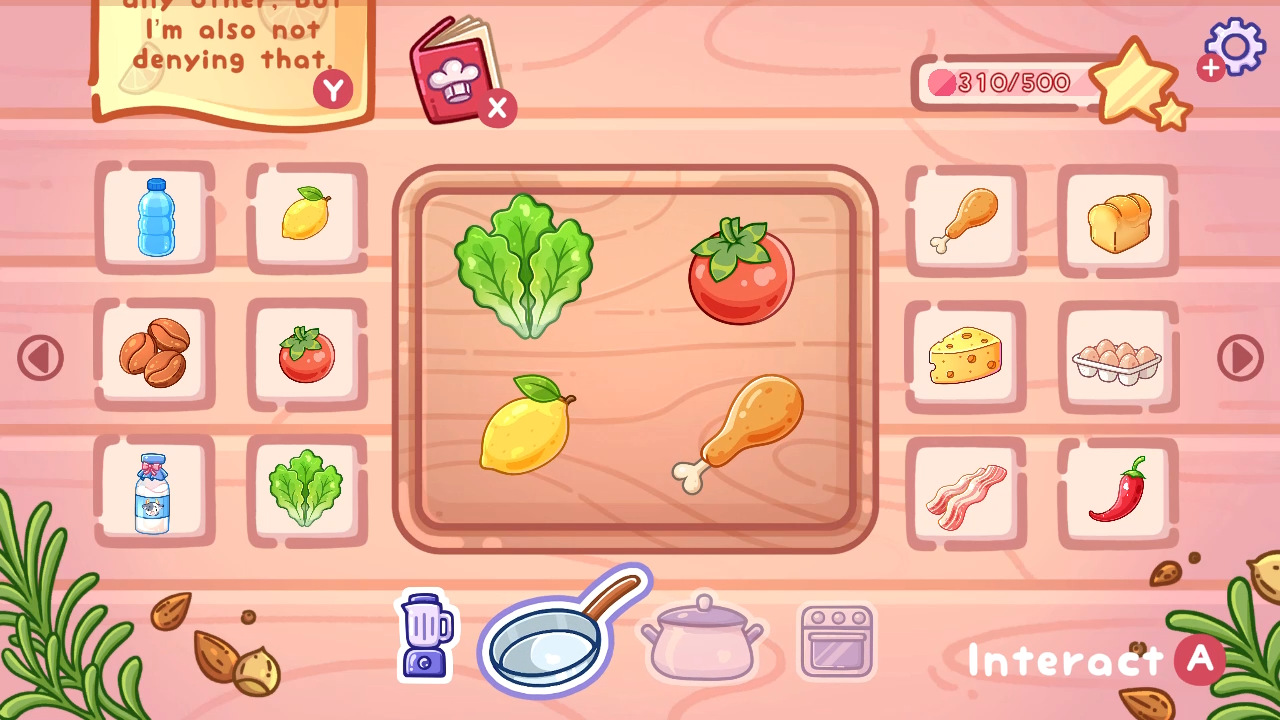Open the settings gear menu
1280x720 pixels.
(1234, 47)
